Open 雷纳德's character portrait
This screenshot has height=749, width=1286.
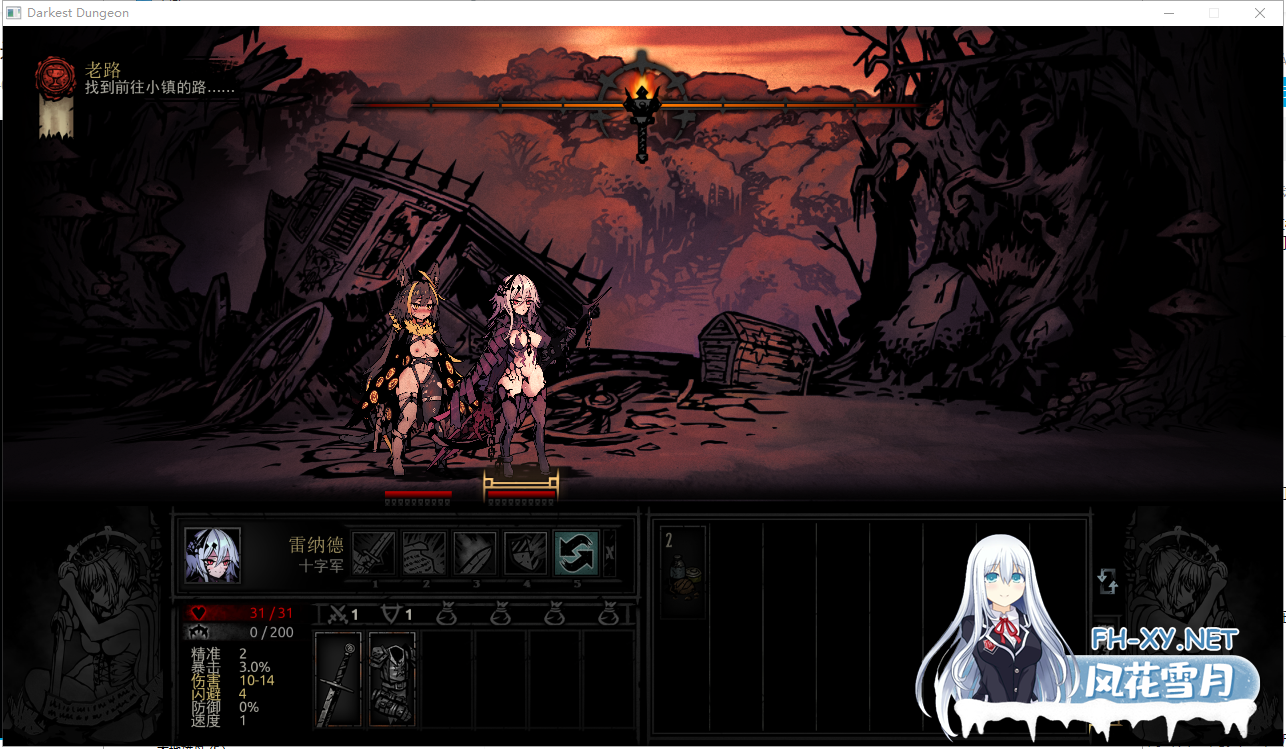tap(211, 557)
